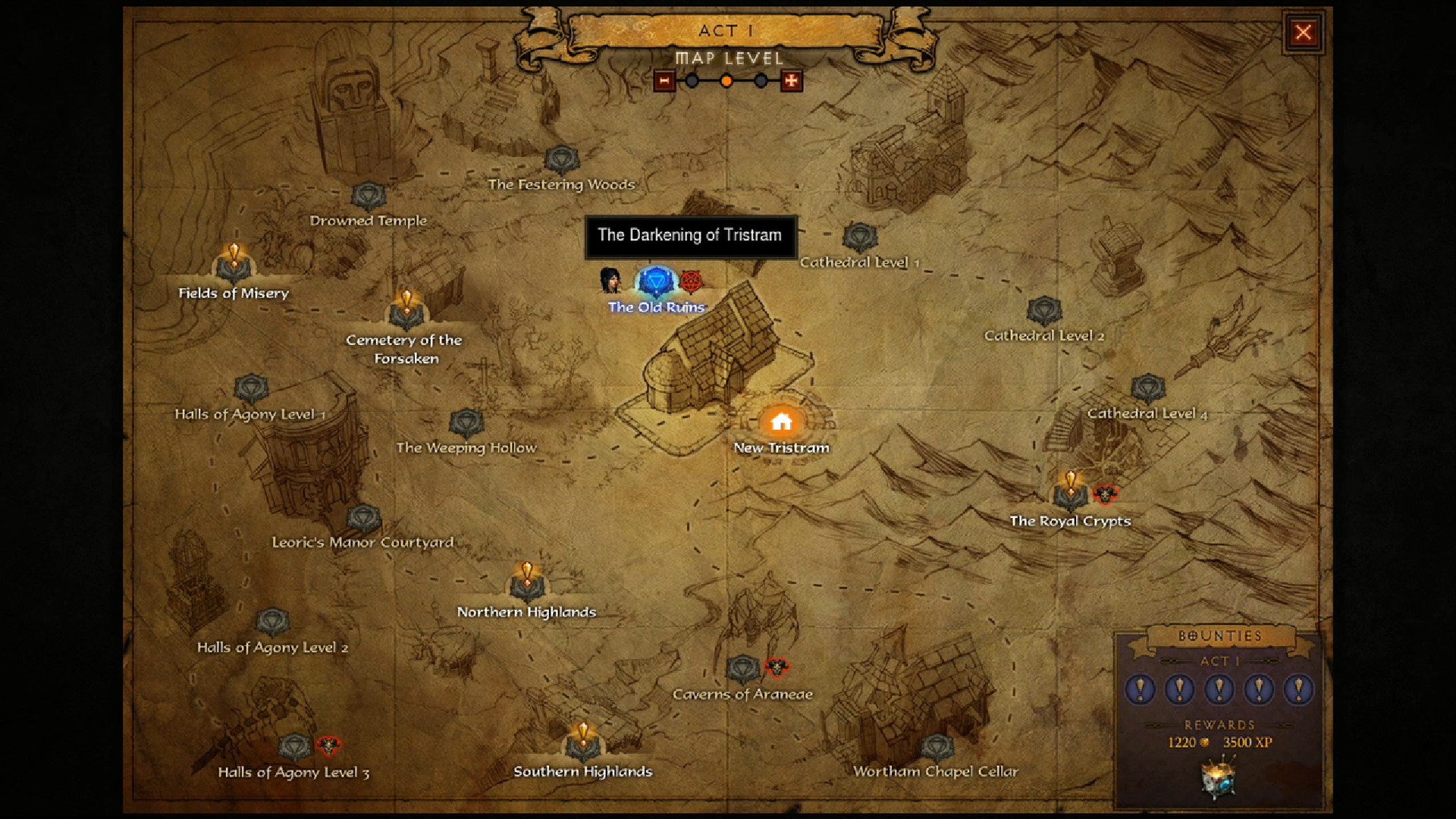Select Cathedral Level 2 waypoint
Image resolution: width=1456 pixels, height=819 pixels.
[x=1044, y=311]
